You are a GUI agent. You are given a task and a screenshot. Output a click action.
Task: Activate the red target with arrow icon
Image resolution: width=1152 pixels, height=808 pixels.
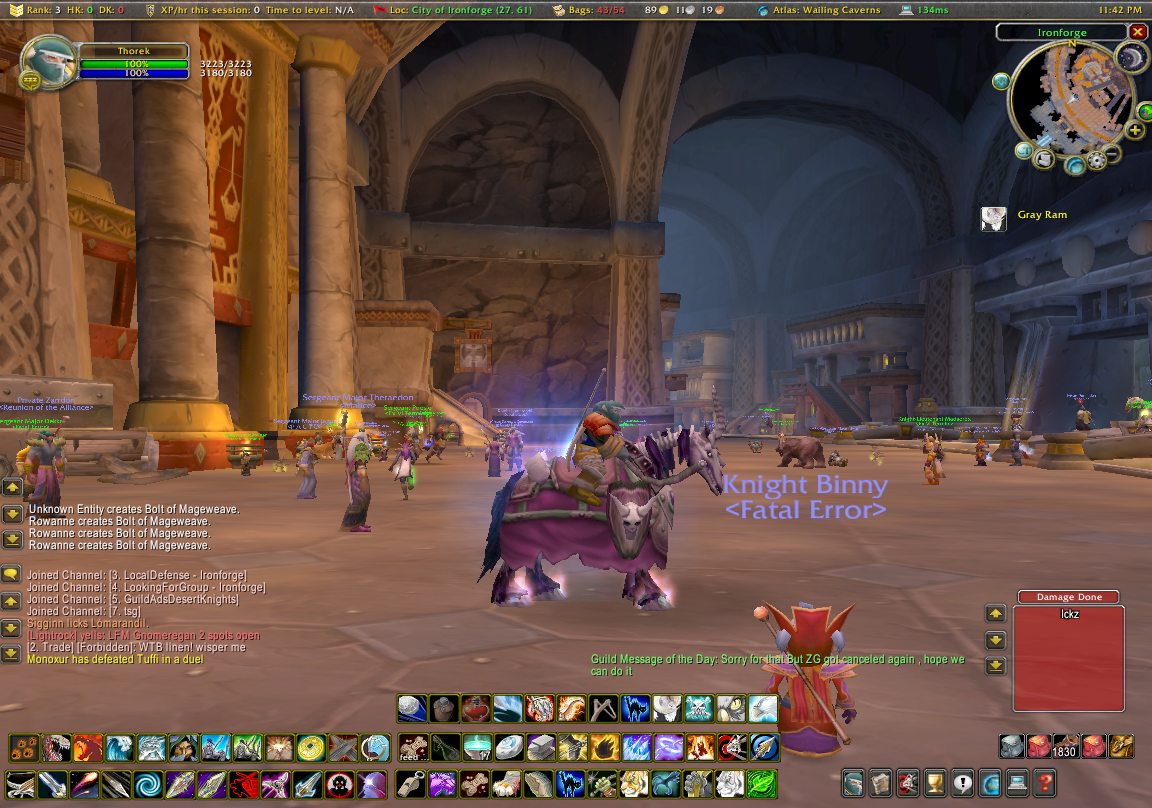[x=733, y=747]
